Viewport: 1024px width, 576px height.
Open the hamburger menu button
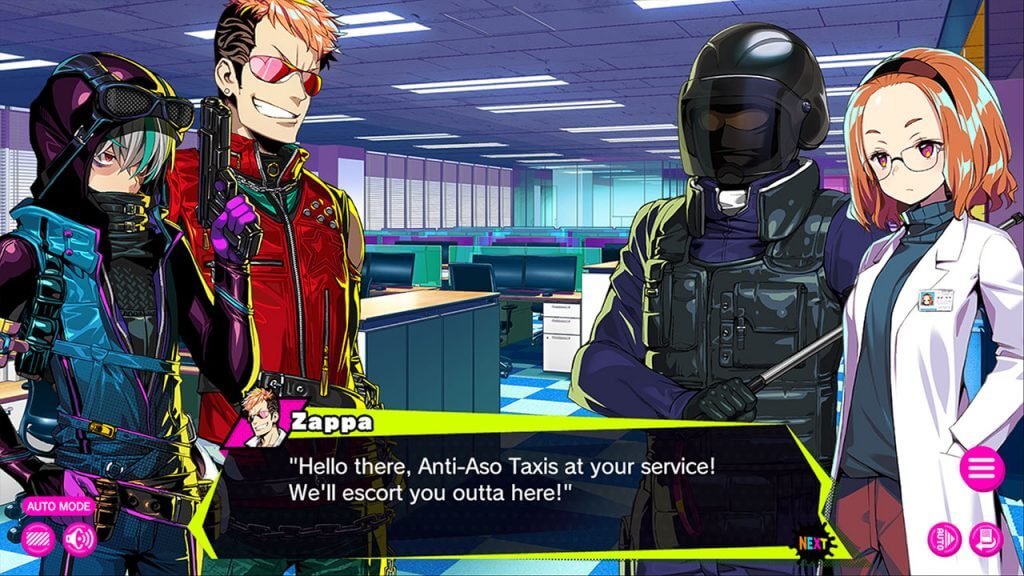point(981,467)
